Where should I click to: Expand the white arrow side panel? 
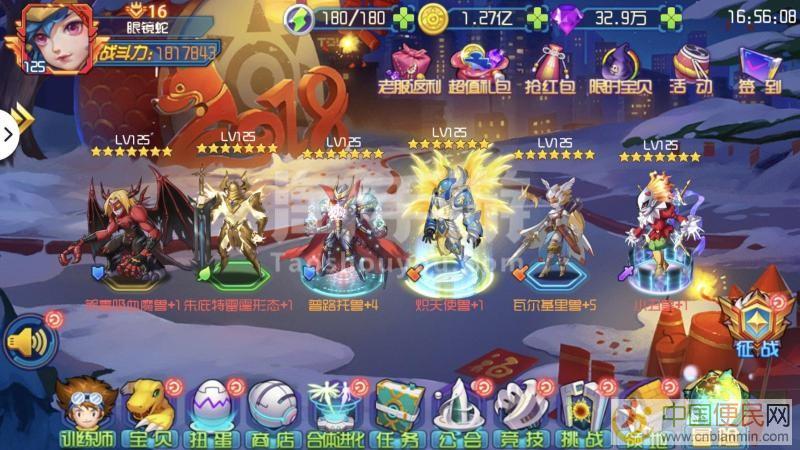coord(8,130)
